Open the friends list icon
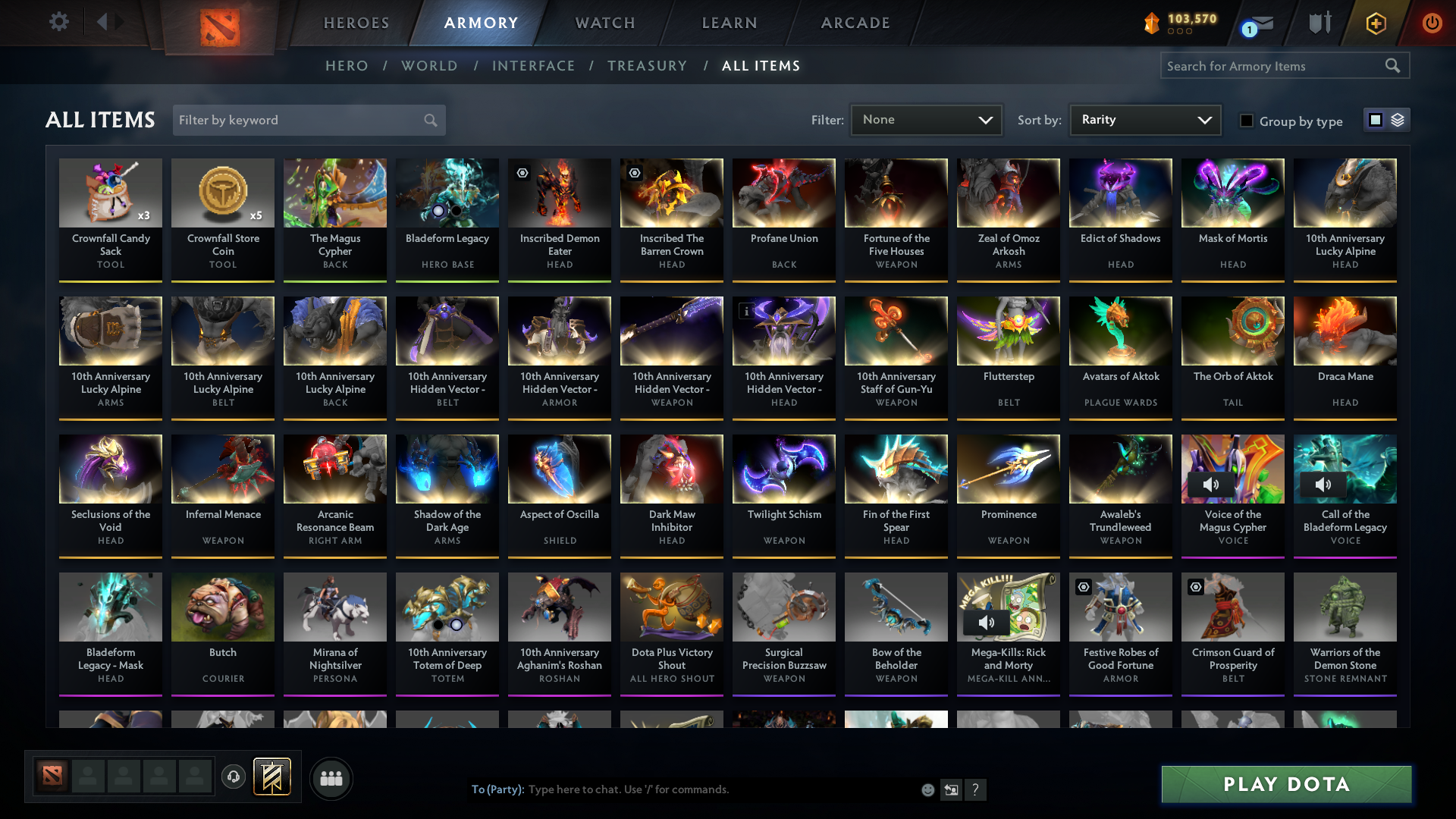Viewport: 1456px width, 819px height. pyautogui.click(x=331, y=778)
